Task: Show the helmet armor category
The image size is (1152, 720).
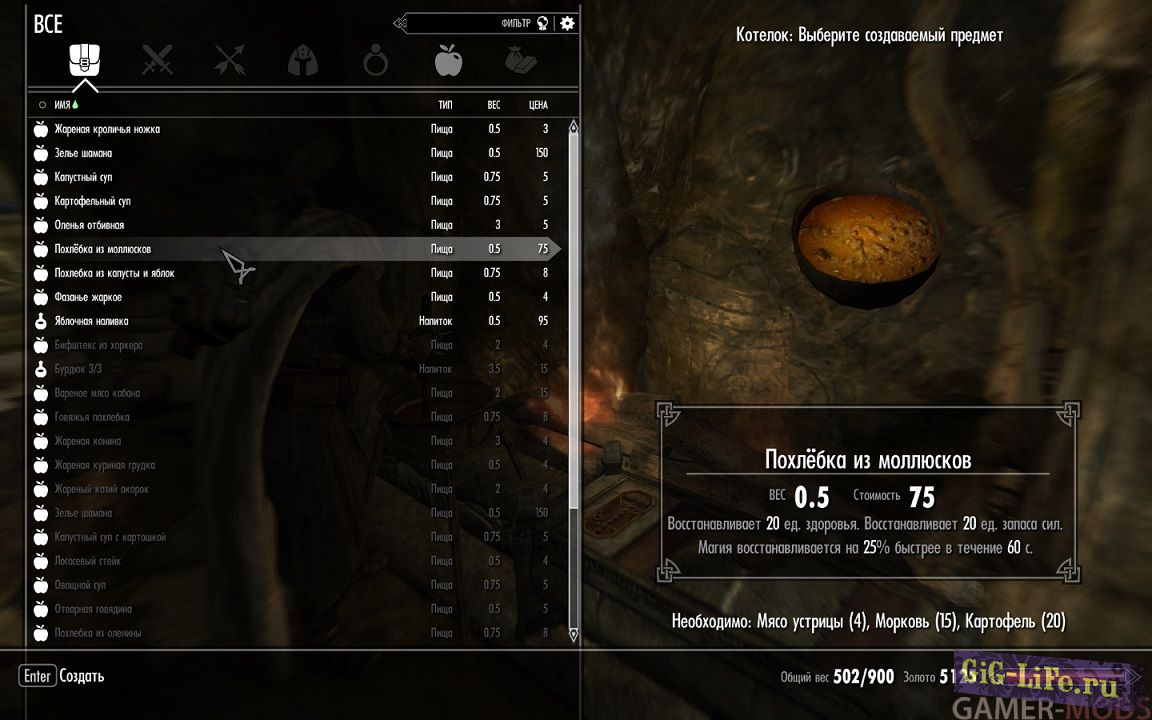Action: click(303, 63)
